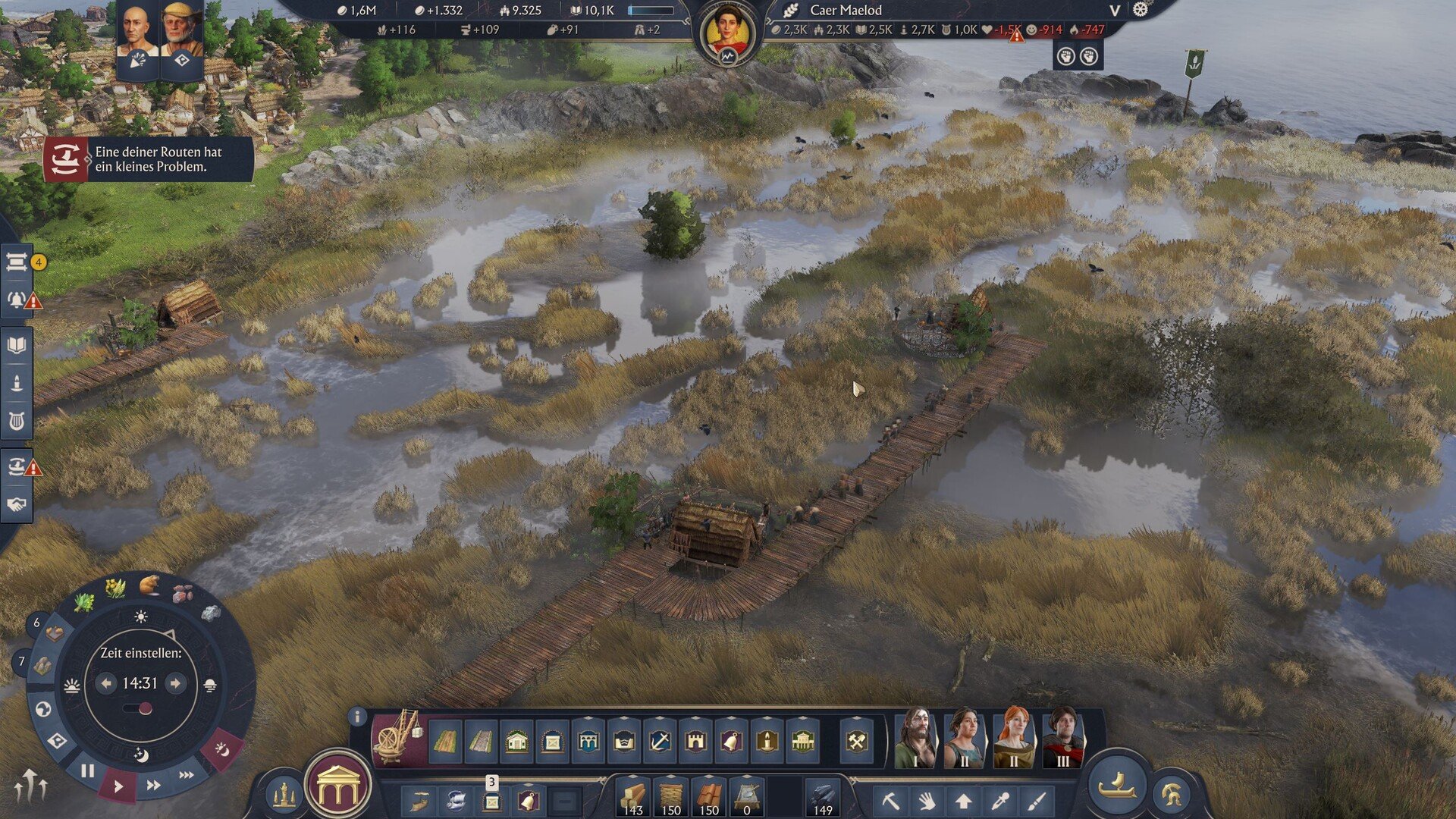Select the anchor harbour build category
The width and height of the screenshot is (1456, 819).
pos(660,741)
